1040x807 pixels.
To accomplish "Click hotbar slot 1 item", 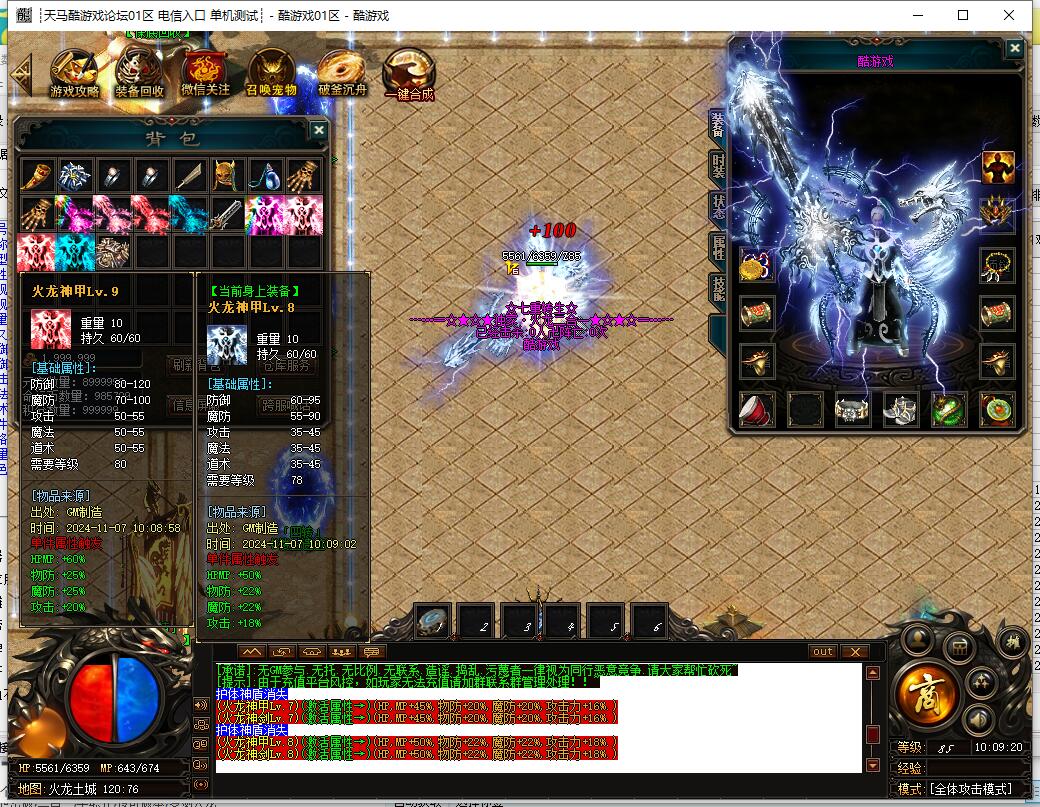I will (433, 622).
